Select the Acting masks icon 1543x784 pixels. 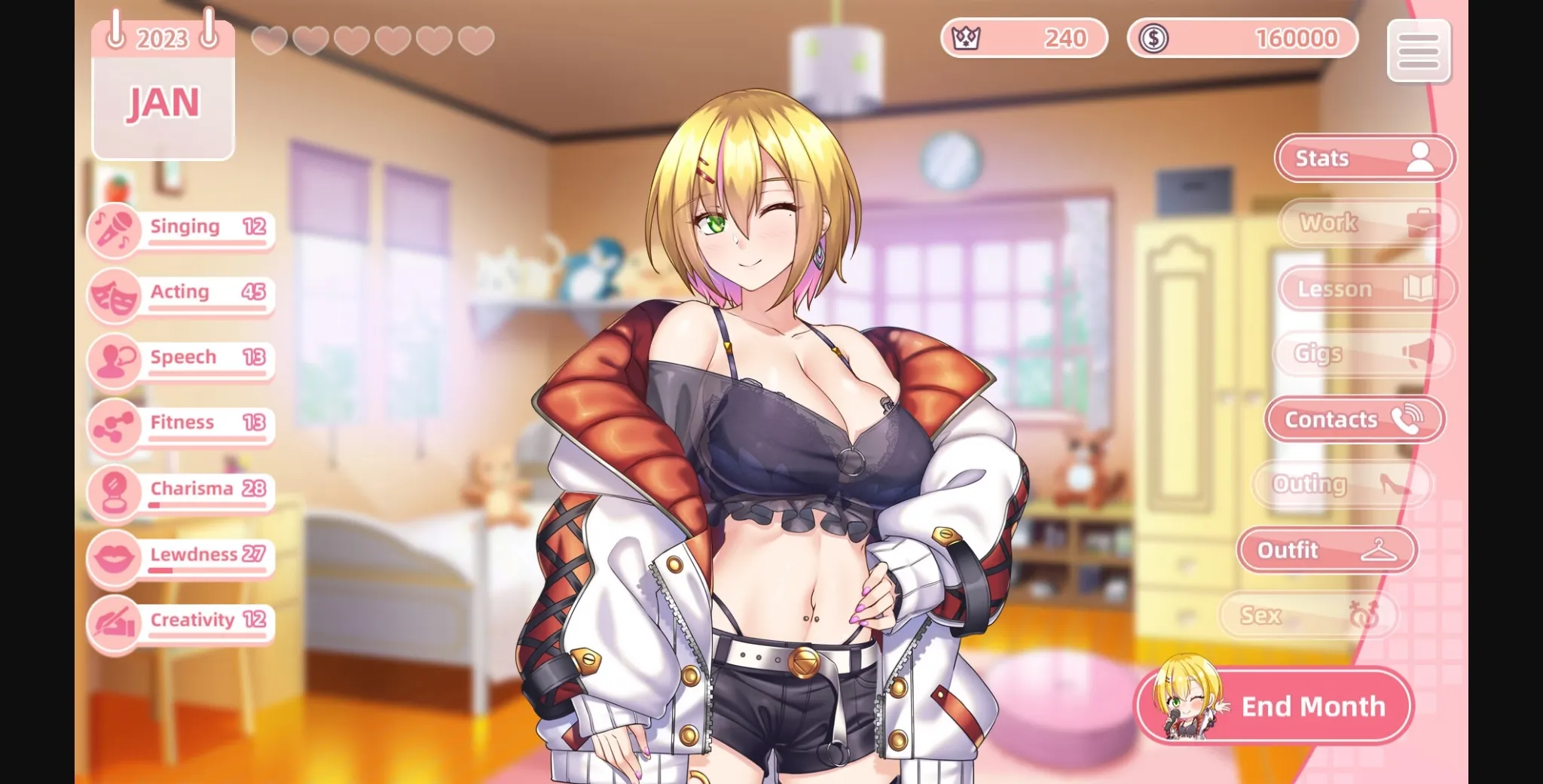tap(115, 294)
